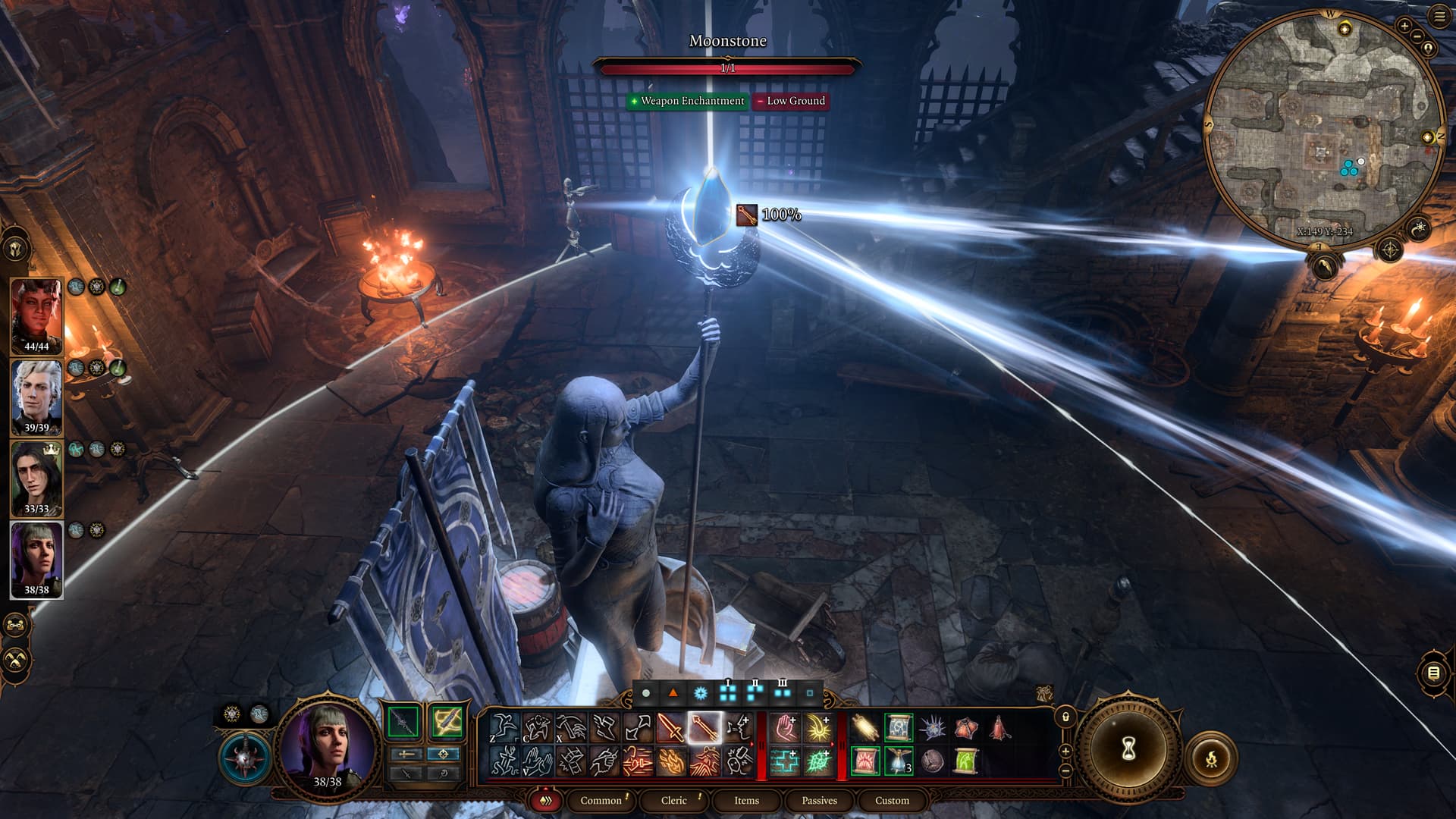Zoom in on the minimap
The width and height of the screenshot is (1456, 819).
1404,26
